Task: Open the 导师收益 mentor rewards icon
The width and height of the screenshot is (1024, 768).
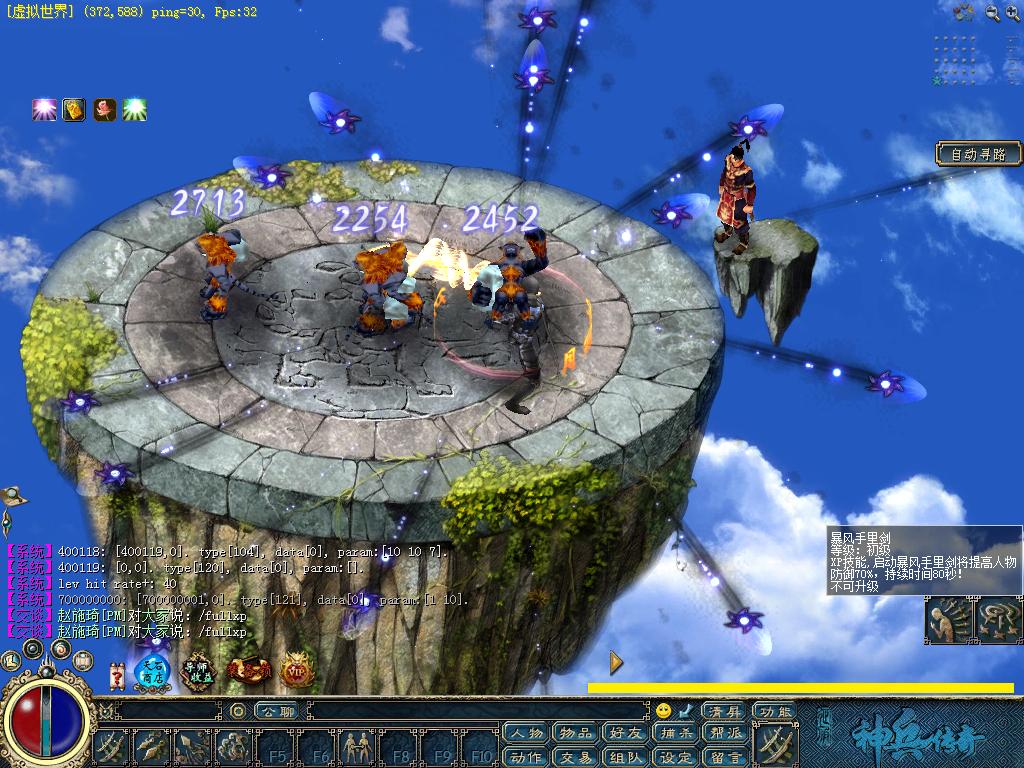Action: point(201,671)
